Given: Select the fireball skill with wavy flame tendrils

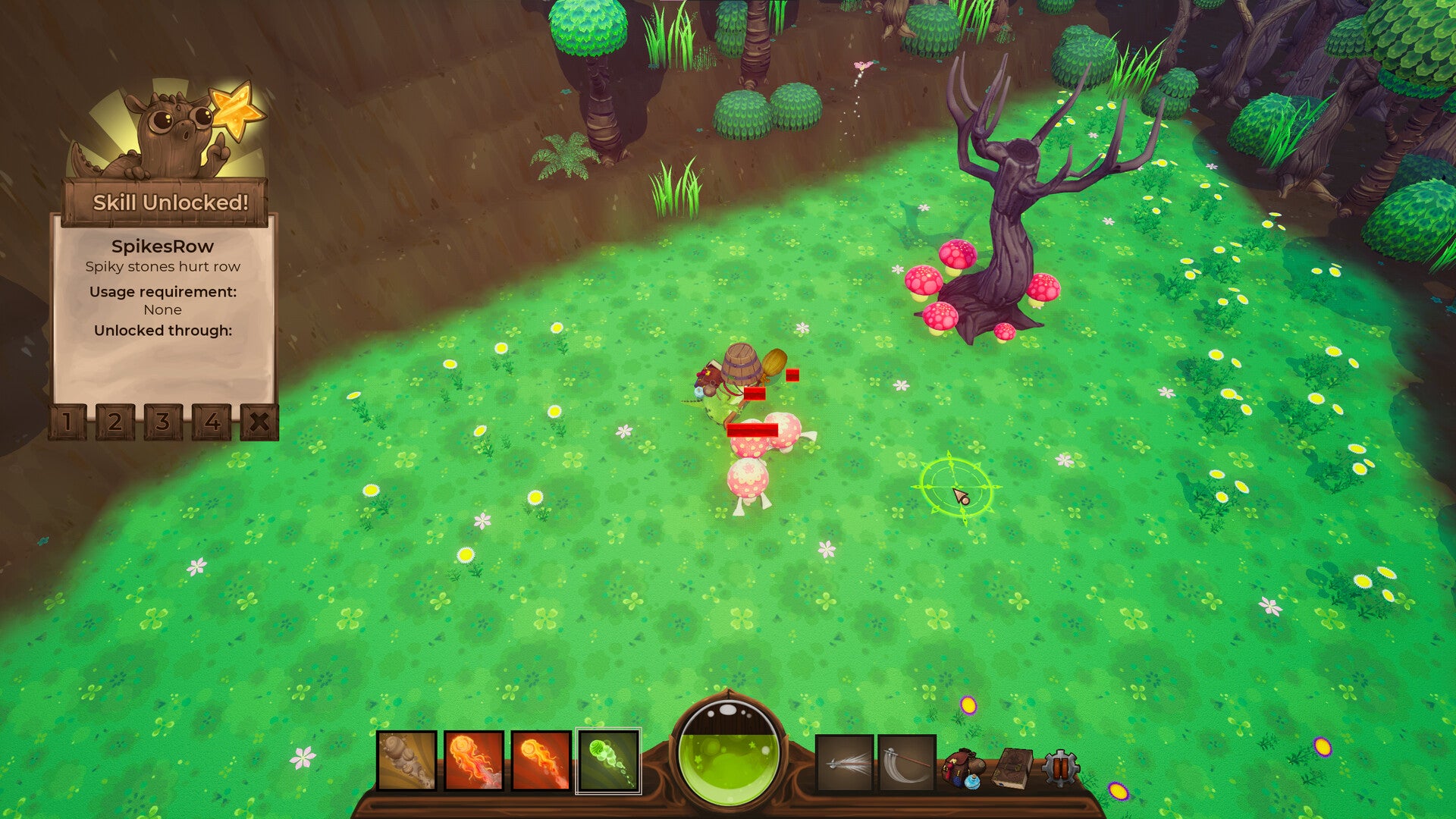Looking at the screenshot, I should click(x=474, y=761).
